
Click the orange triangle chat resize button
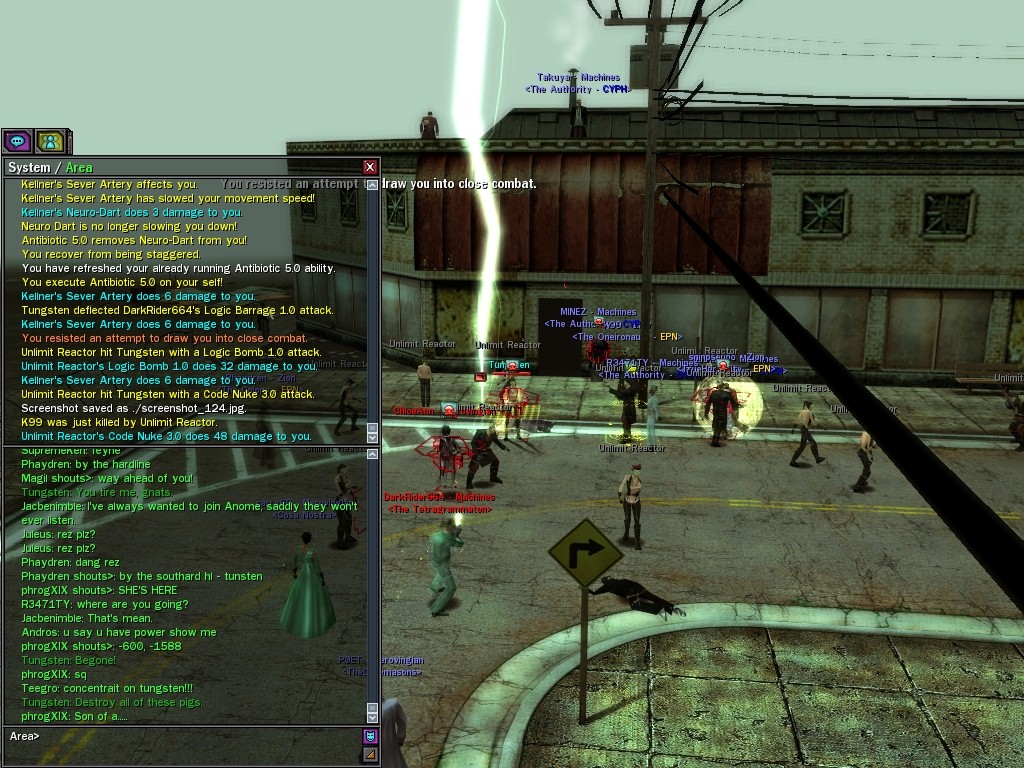(370, 754)
